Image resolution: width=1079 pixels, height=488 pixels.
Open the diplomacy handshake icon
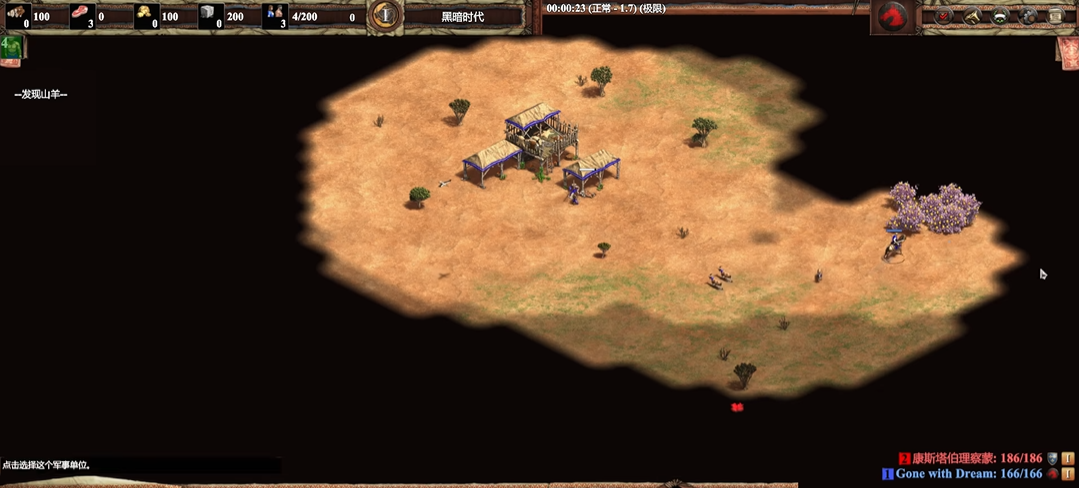point(999,16)
